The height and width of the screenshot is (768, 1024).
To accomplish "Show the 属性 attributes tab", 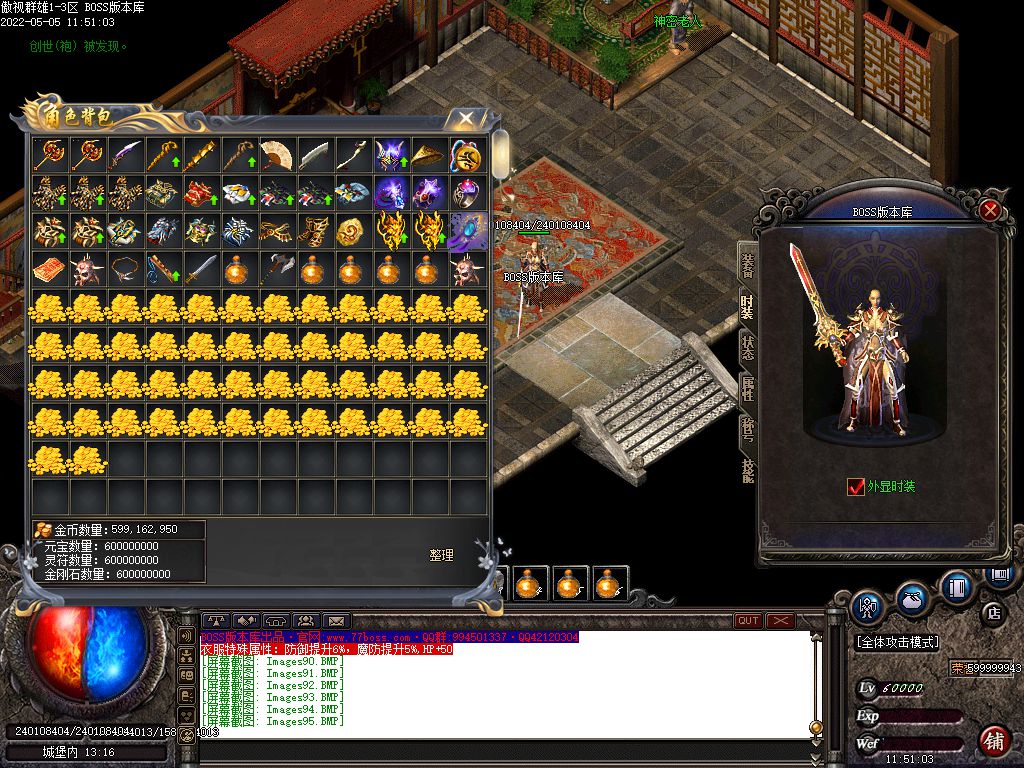I will pos(748,389).
